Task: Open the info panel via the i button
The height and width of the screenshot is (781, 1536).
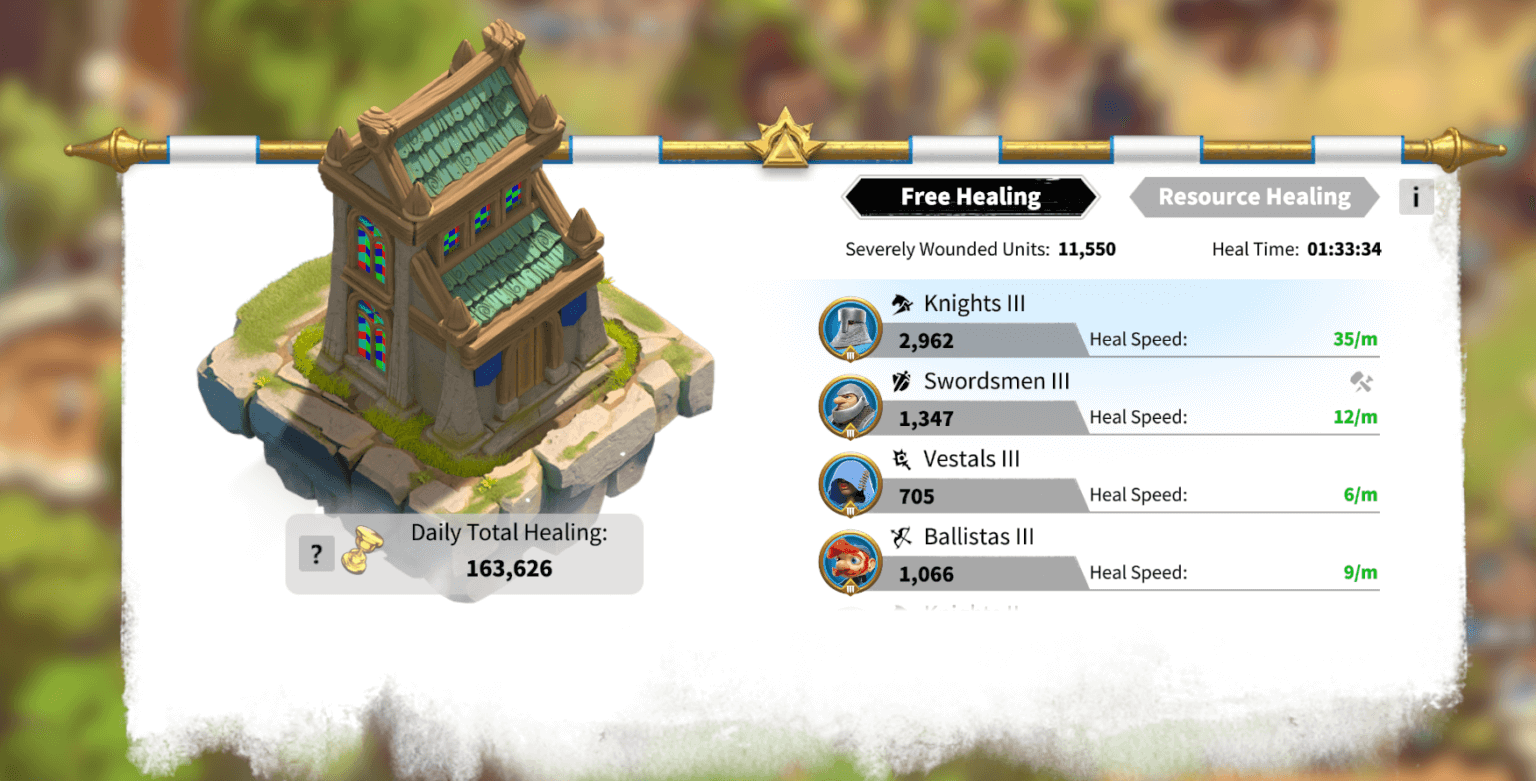Action: pyautogui.click(x=1416, y=197)
